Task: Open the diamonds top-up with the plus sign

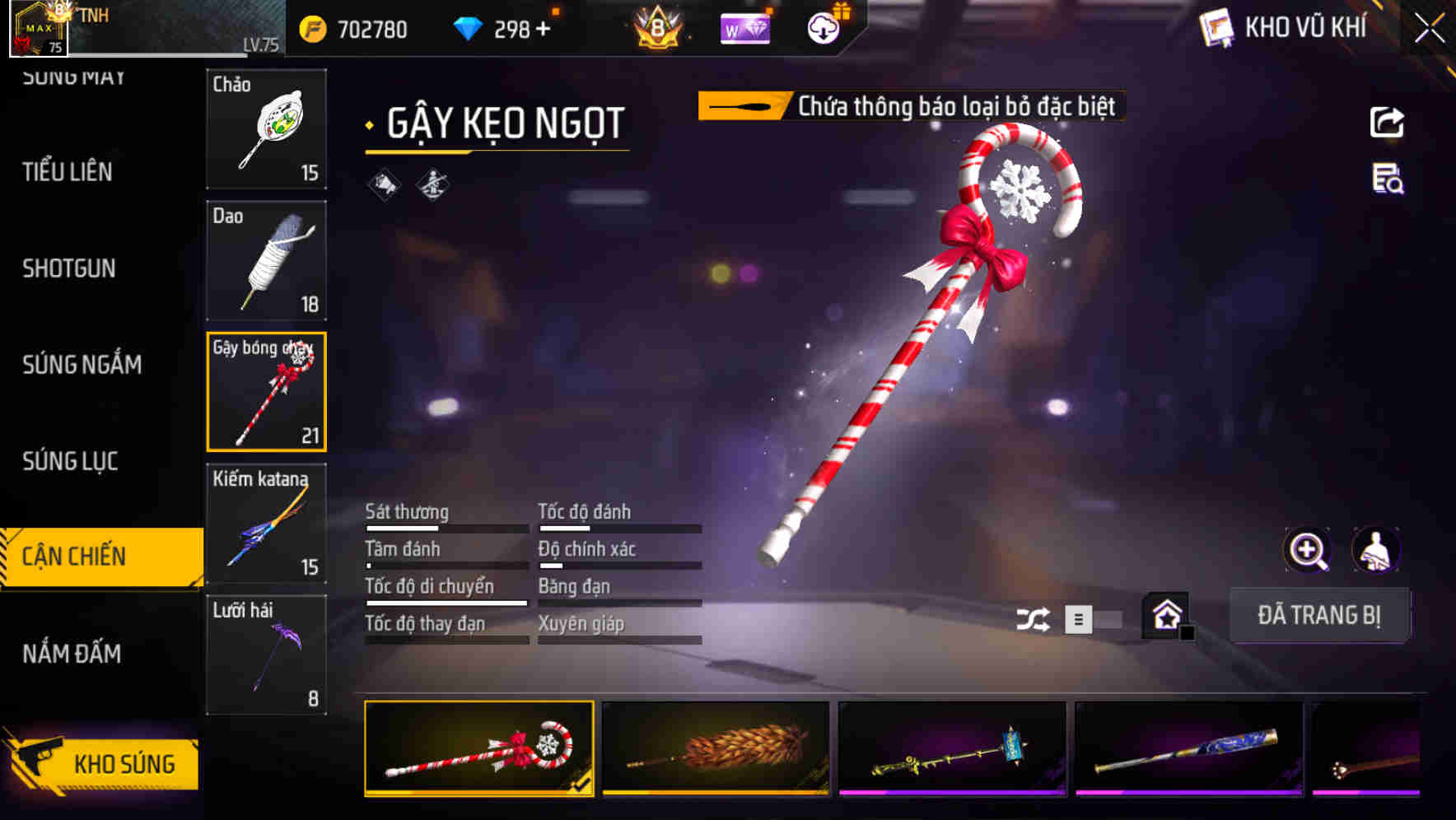Action: click(541, 29)
